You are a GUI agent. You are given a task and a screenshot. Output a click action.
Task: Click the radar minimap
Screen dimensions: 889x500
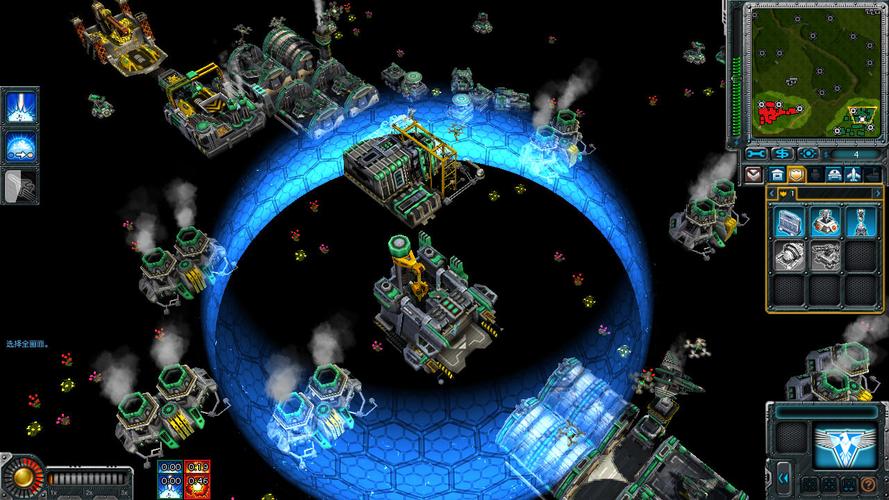click(815, 72)
